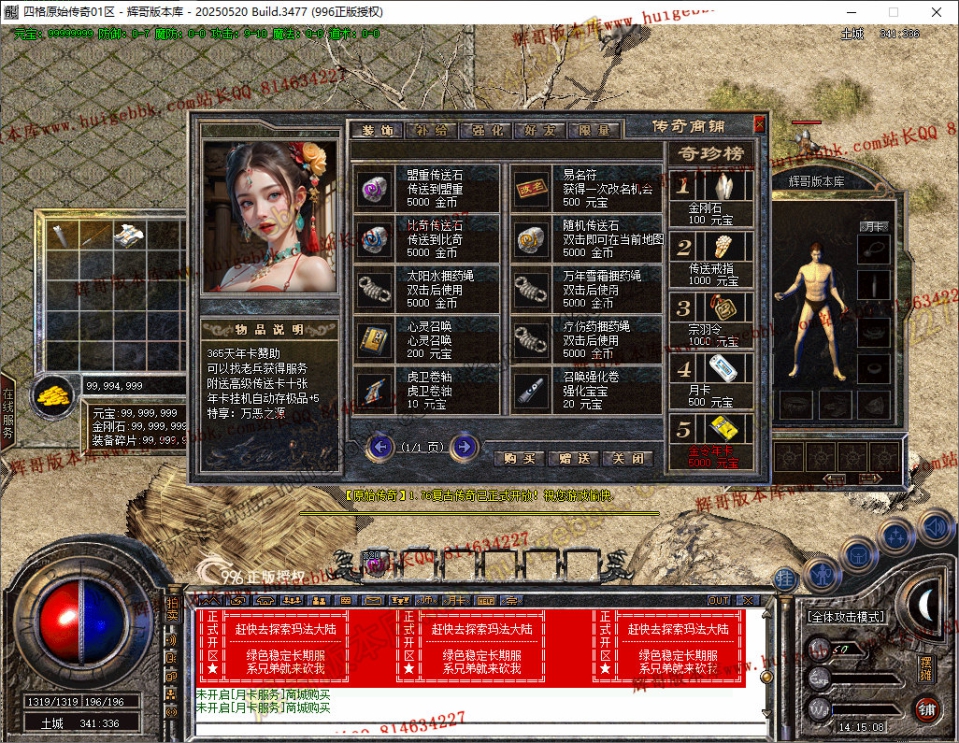Go to the next shop page arrow
Screen dimensions: 959x743
(x=463, y=447)
